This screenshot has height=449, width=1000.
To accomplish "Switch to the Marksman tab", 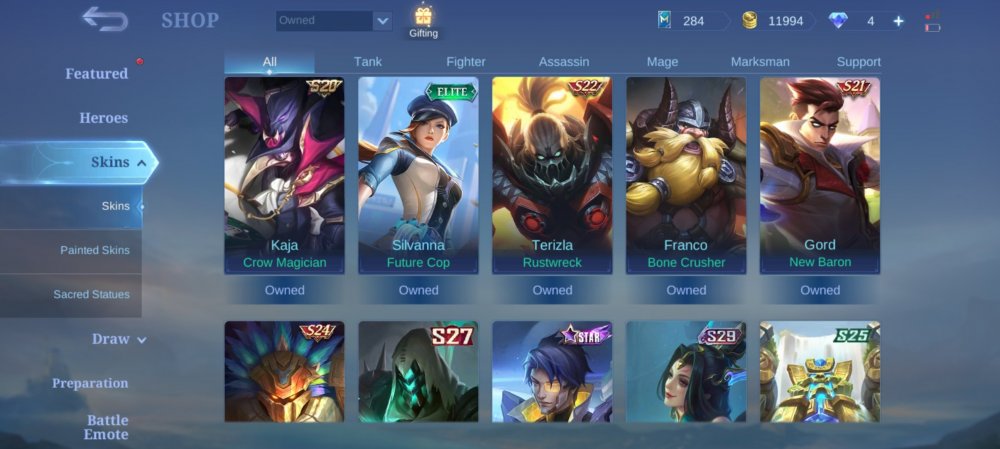I will tap(760, 62).
